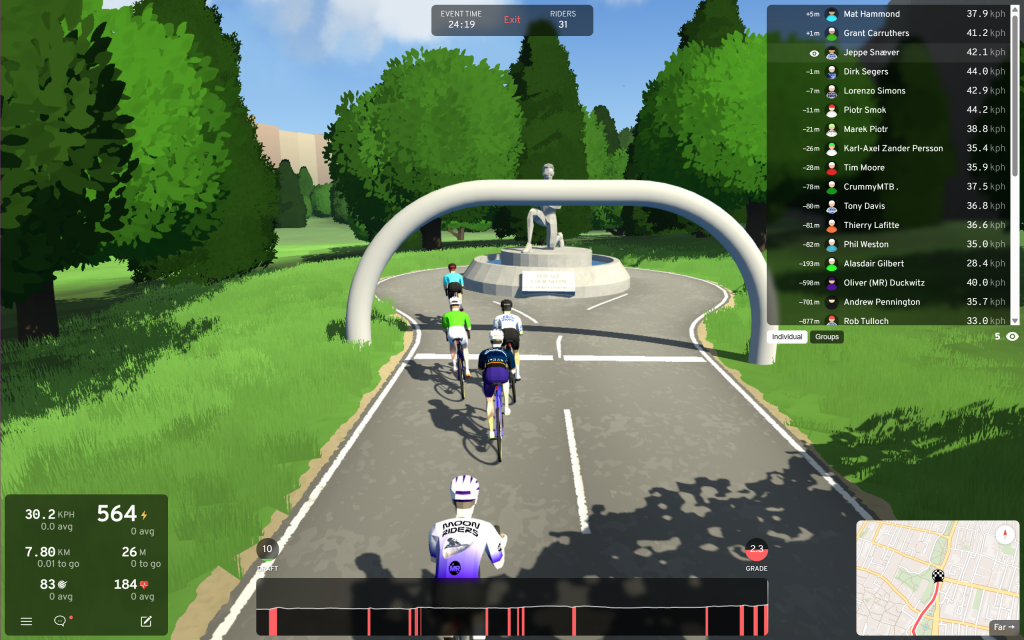The image size is (1024, 640).
Task: Exit the event using the red Exit button
Action: click(x=512, y=20)
